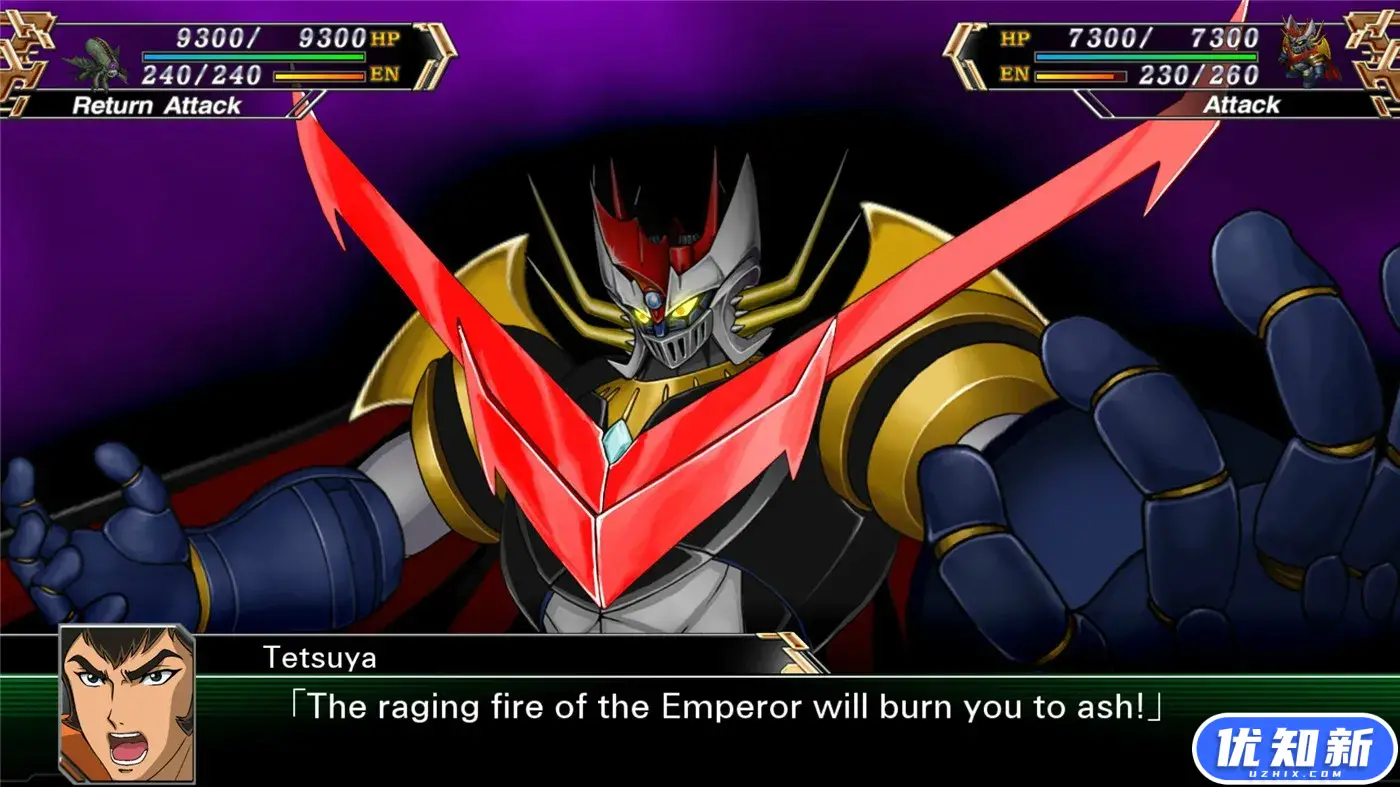Screen dimensions: 1400x787
Task: Select the EN label on the ally panel
Action: click(x=1012, y=73)
